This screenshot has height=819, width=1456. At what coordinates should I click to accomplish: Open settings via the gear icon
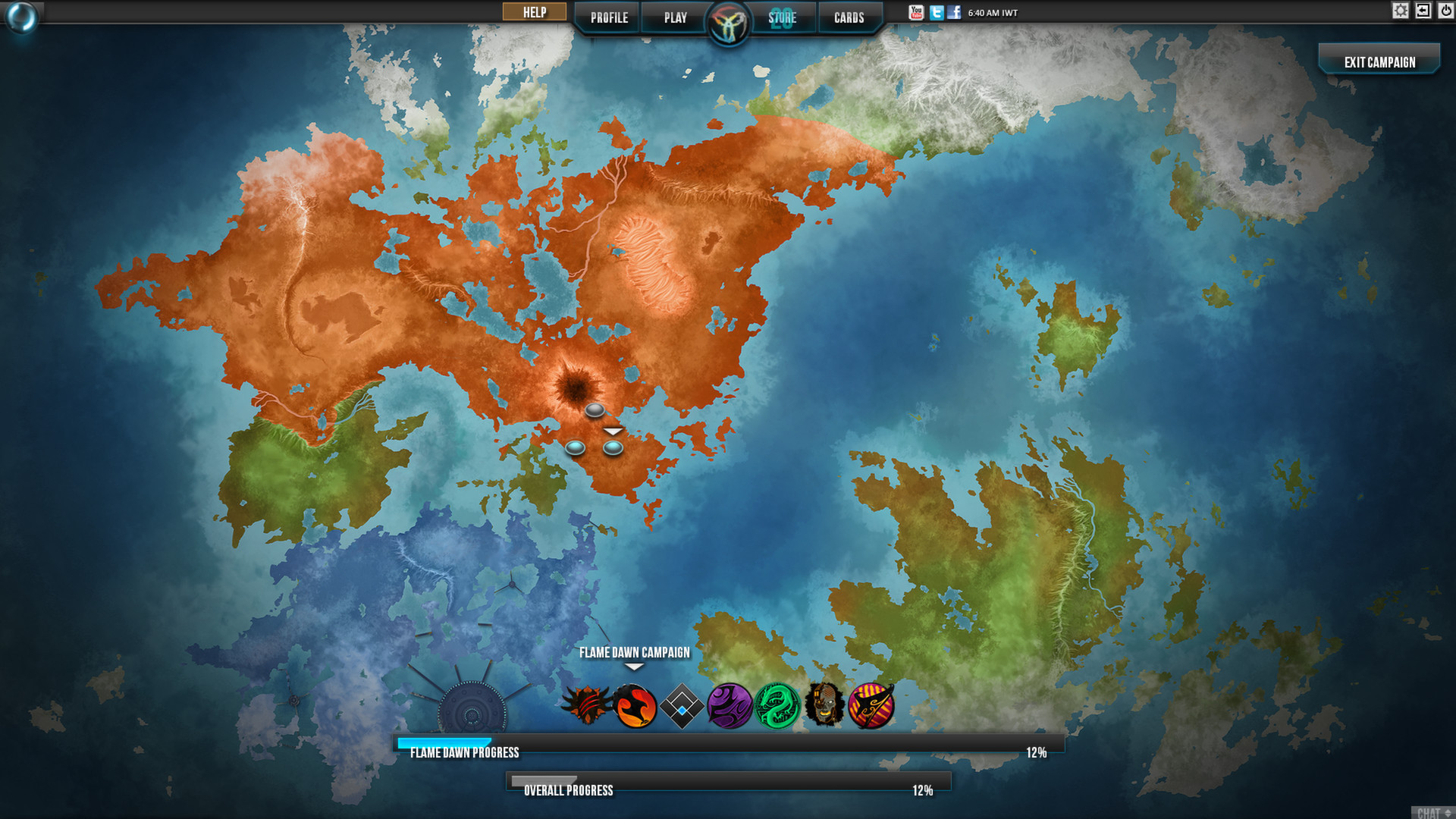point(1400,11)
